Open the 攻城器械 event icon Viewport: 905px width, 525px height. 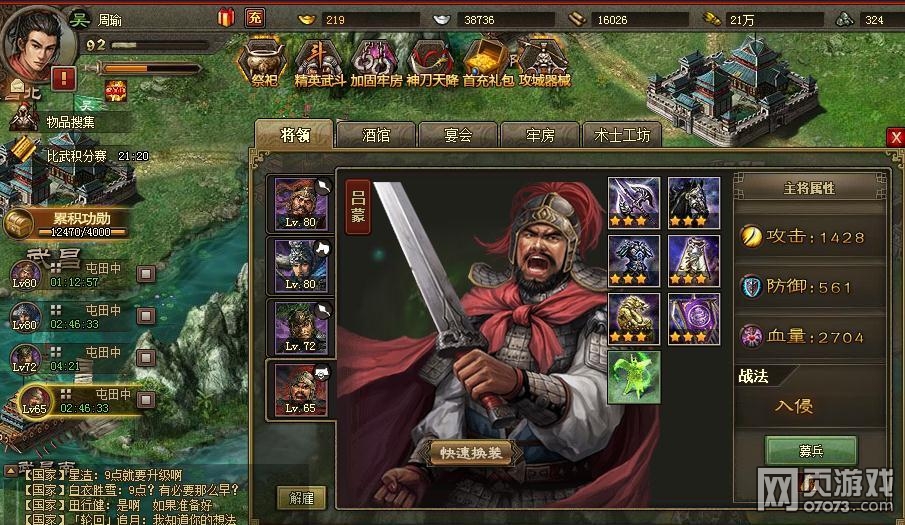(544, 62)
